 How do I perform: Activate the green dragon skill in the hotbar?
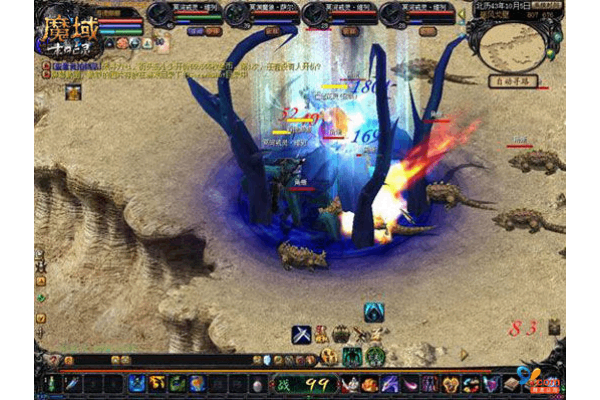(177, 383)
